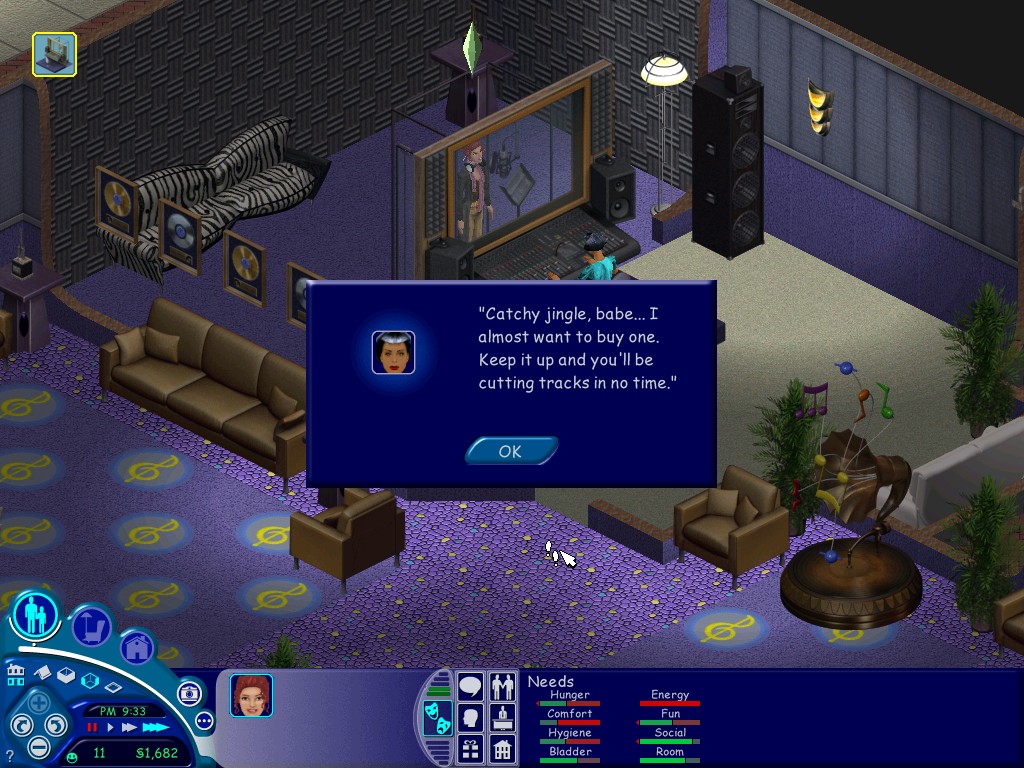Open the interests panel with the speech bubble

tap(470, 687)
